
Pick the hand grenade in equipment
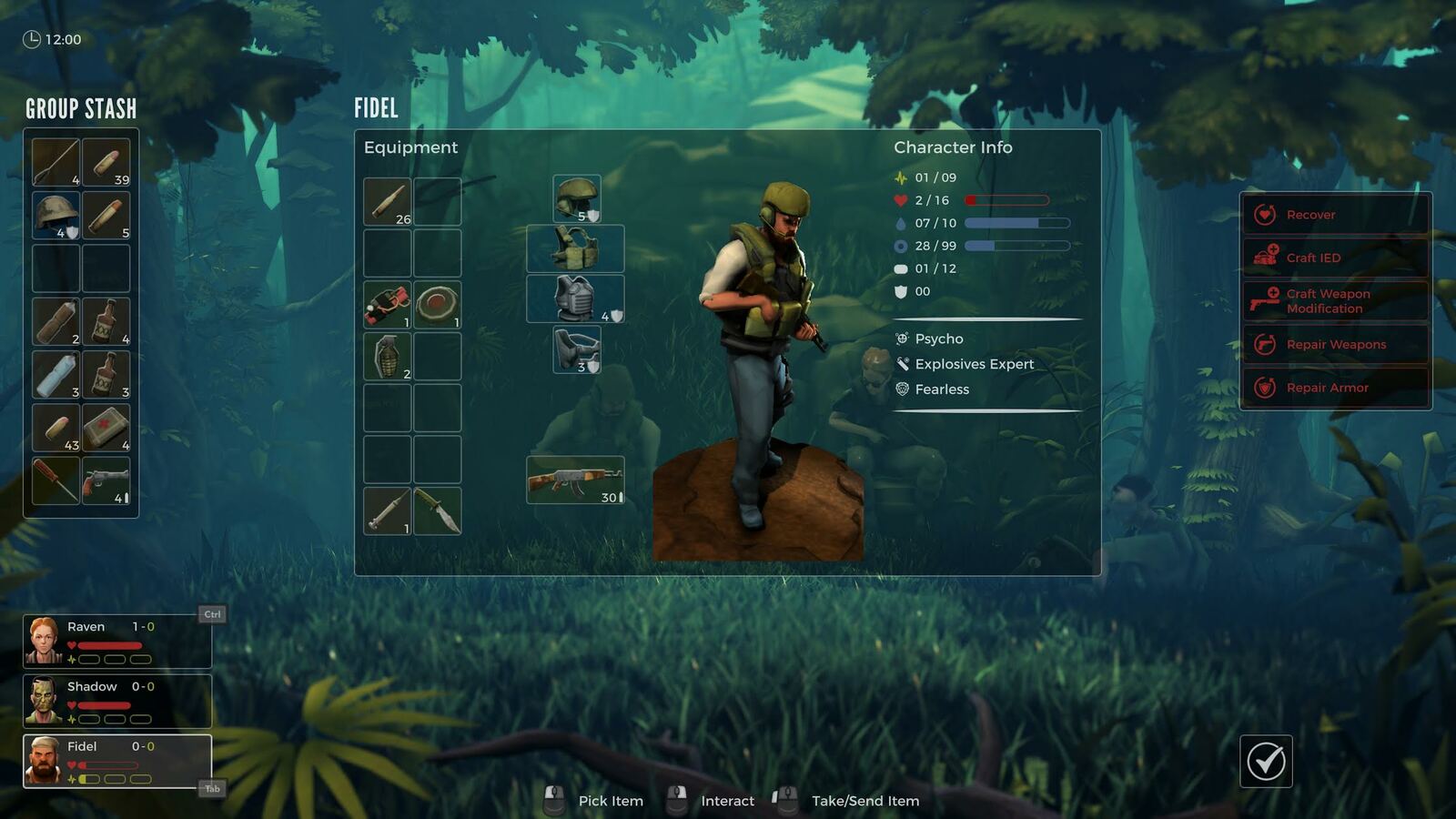click(x=388, y=356)
